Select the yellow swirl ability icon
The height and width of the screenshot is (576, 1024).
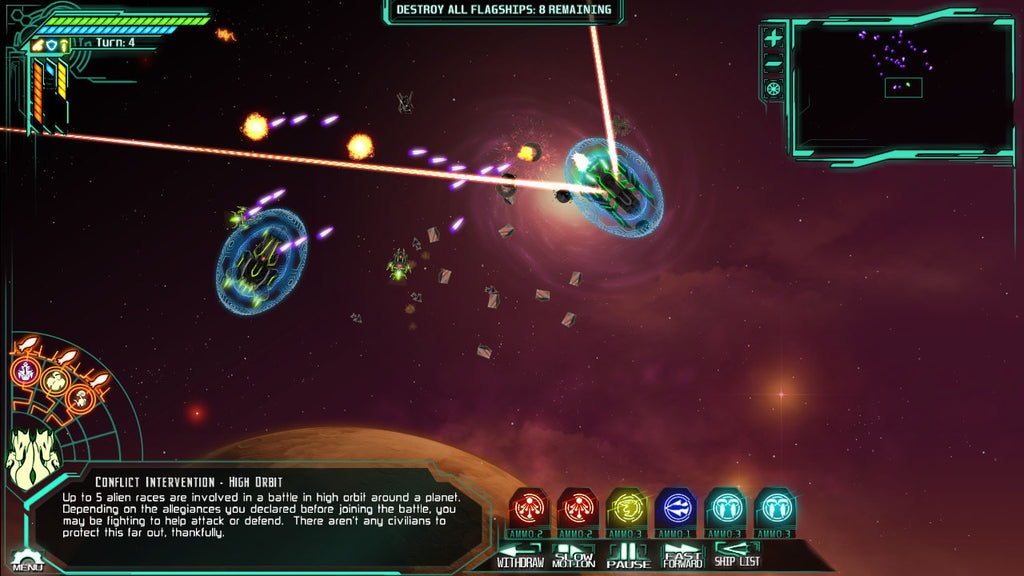point(627,510)
